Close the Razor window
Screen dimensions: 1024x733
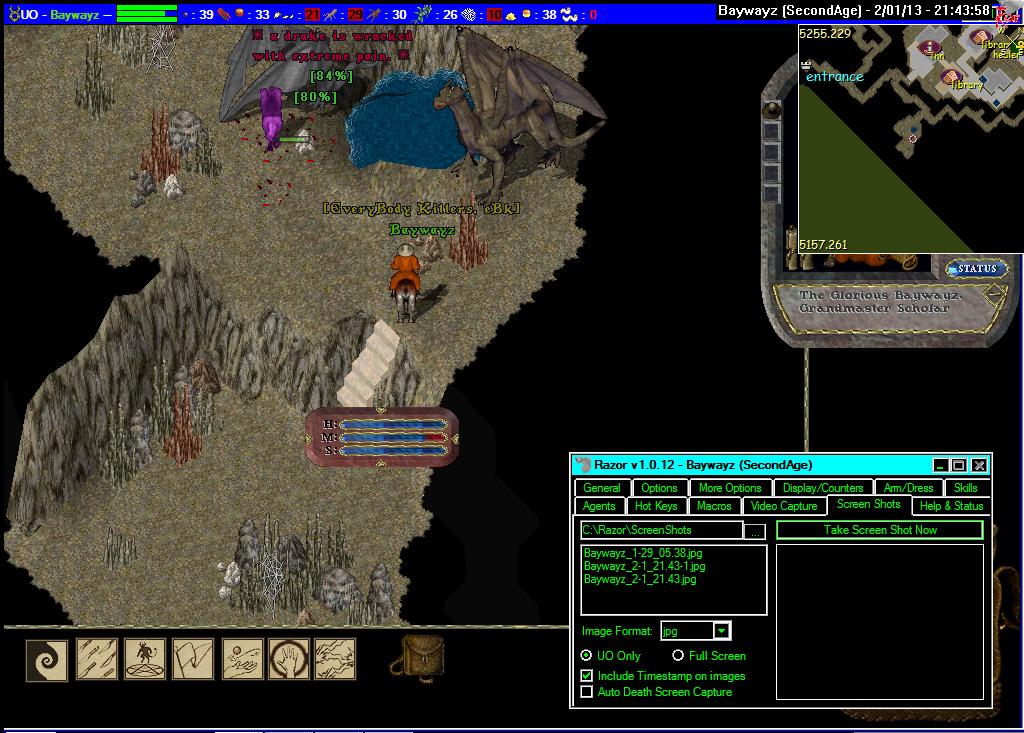coord(979,465)
